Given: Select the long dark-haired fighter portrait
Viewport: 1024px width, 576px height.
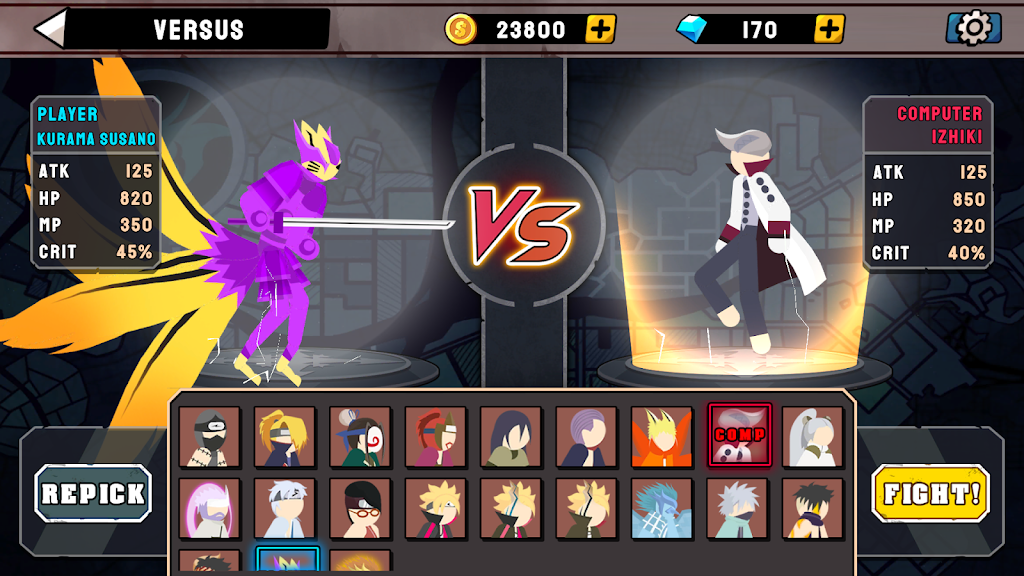Looking at the screenshot, I should coord(511,437).
